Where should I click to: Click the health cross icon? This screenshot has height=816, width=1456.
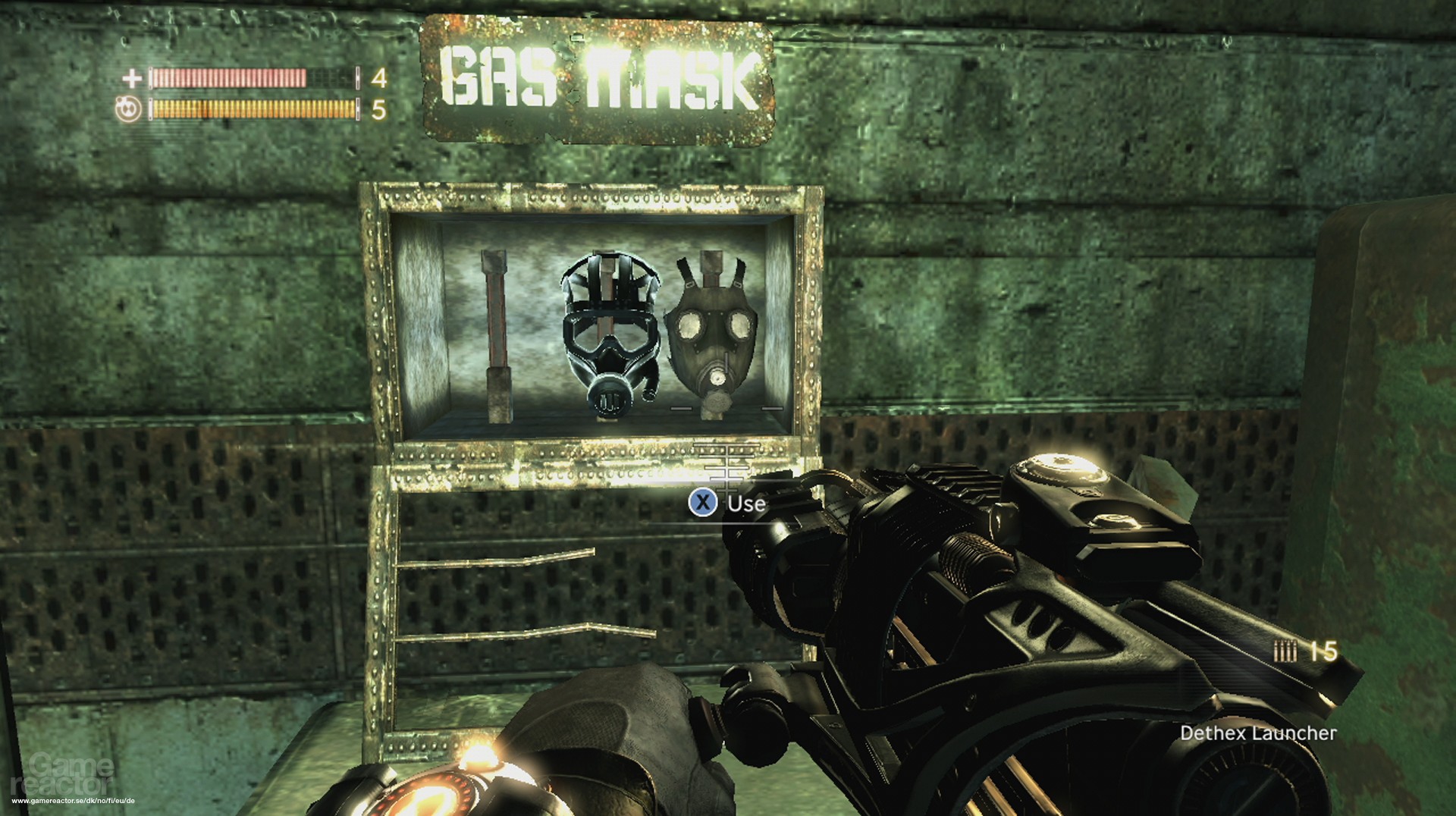(132, 78)
